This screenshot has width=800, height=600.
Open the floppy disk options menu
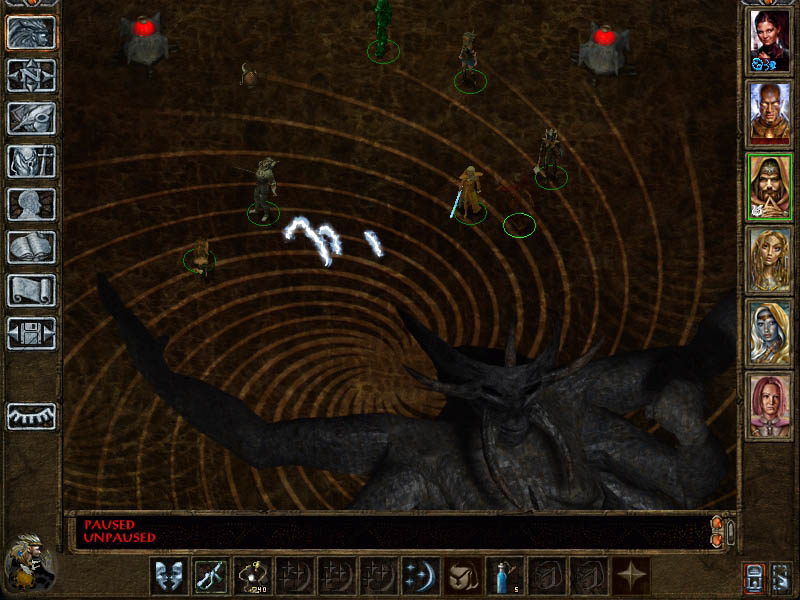[32, 333]
